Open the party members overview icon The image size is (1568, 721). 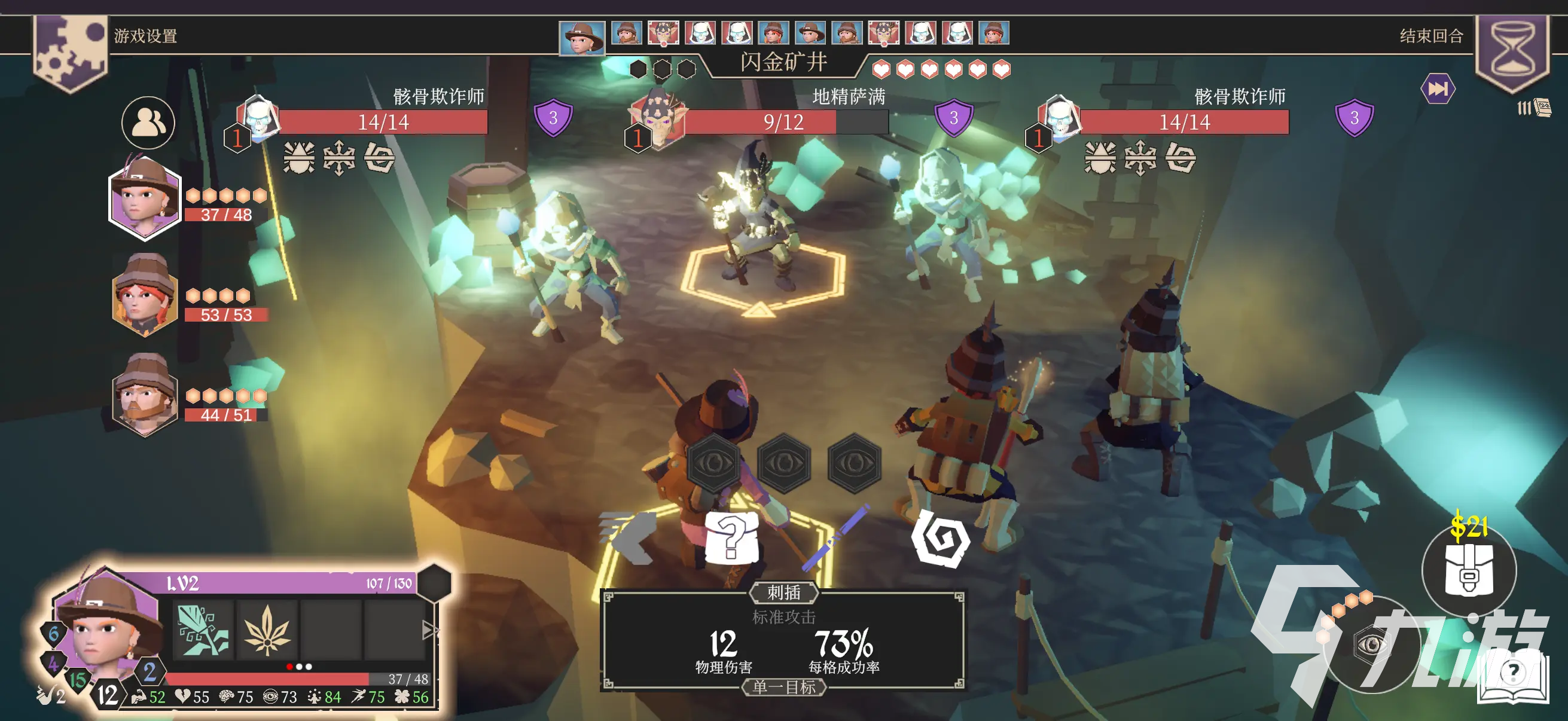point(148,123)
